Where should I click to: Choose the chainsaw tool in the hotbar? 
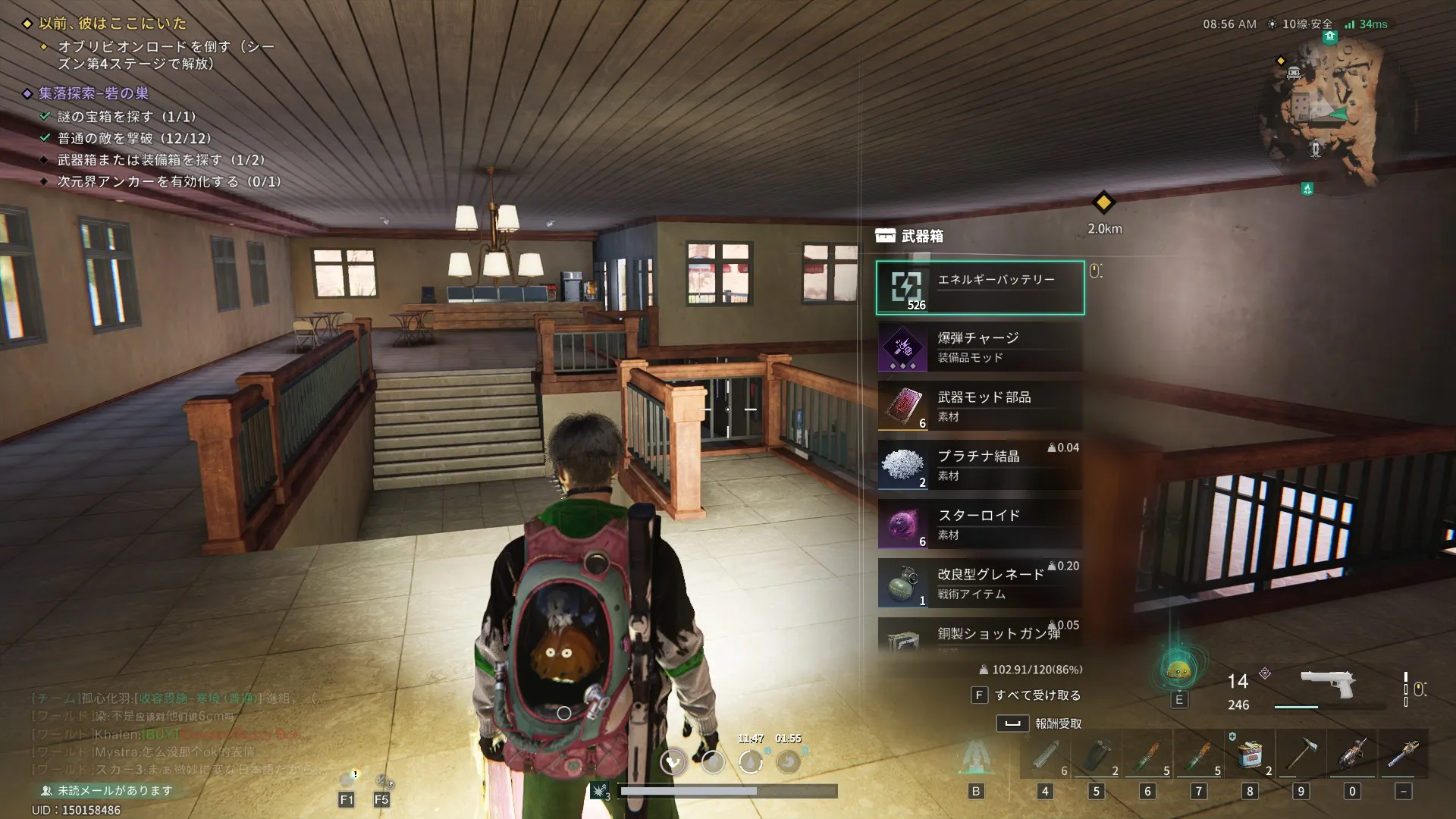click(x=1352, y=755)
